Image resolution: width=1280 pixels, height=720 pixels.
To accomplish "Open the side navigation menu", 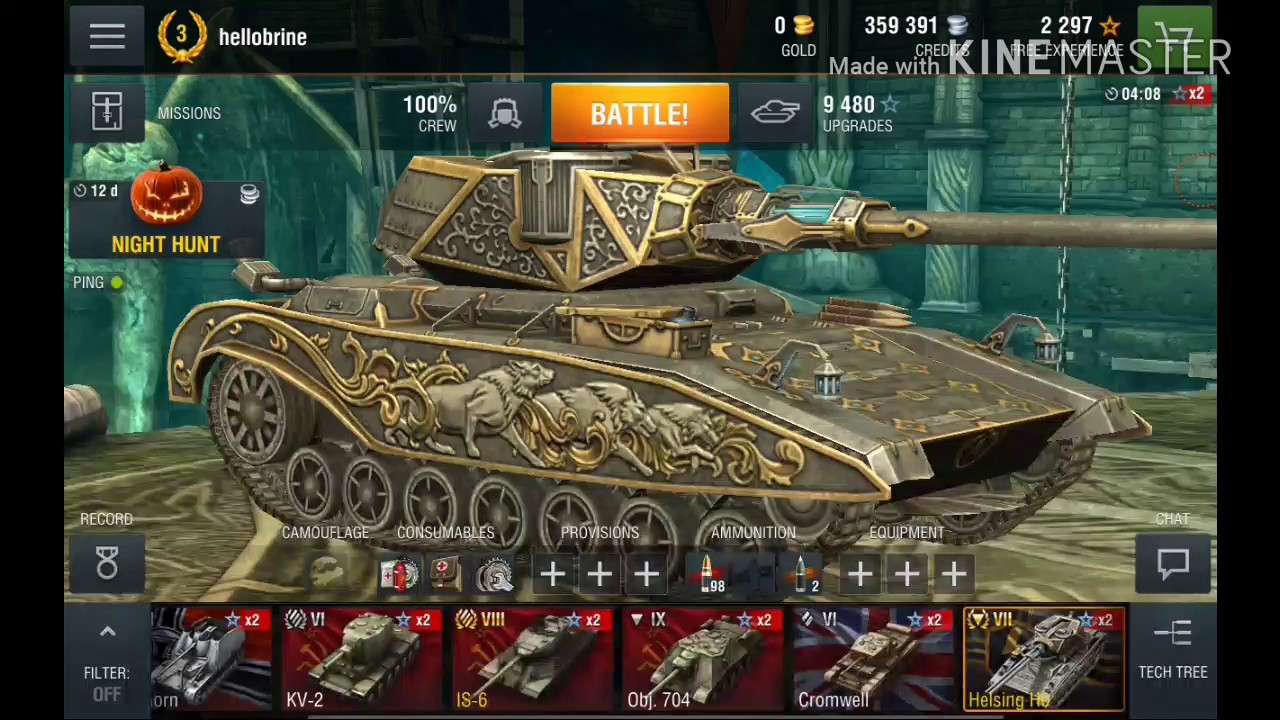I will click(107, 37).
